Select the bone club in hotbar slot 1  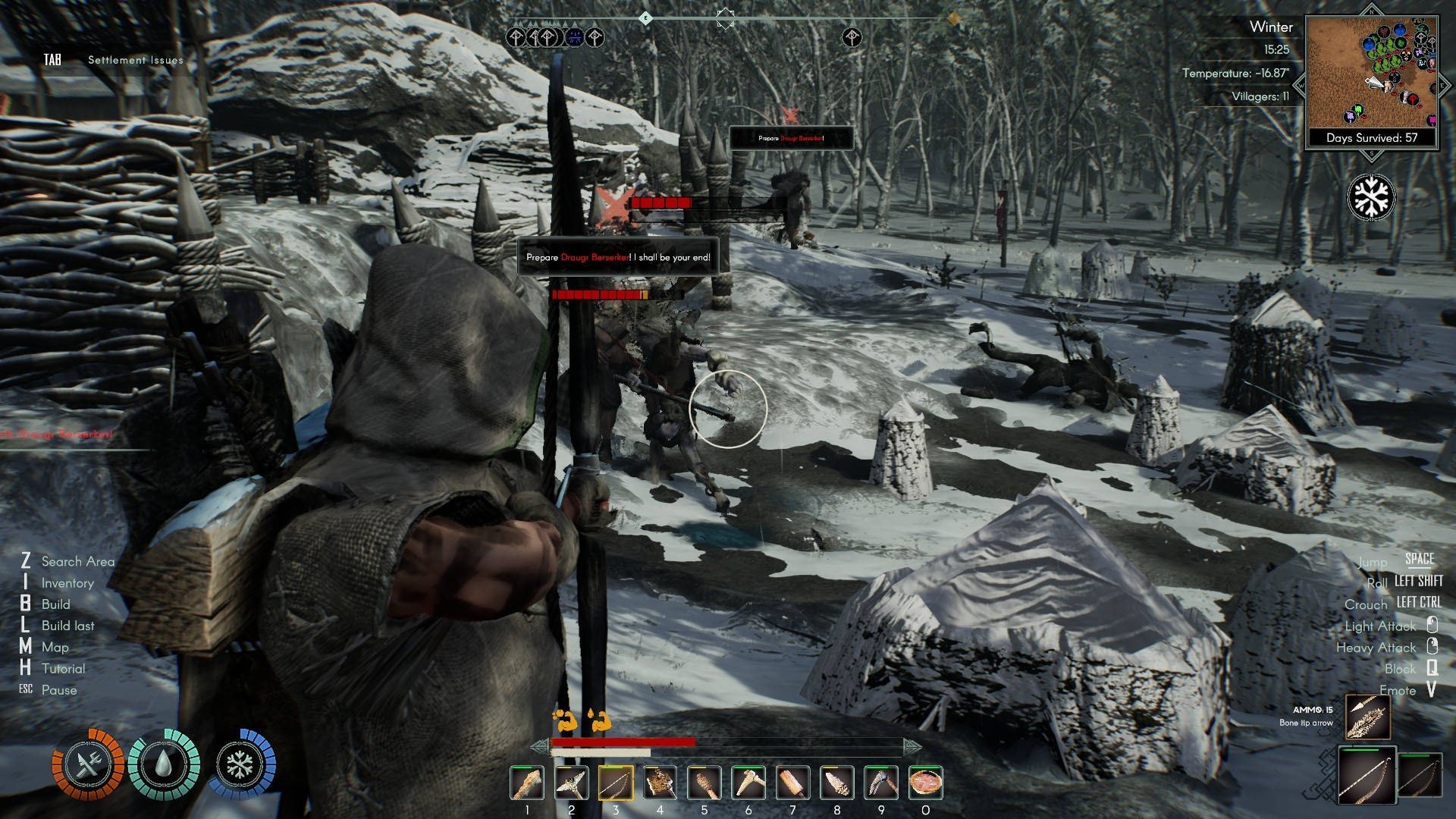point(527,783)
